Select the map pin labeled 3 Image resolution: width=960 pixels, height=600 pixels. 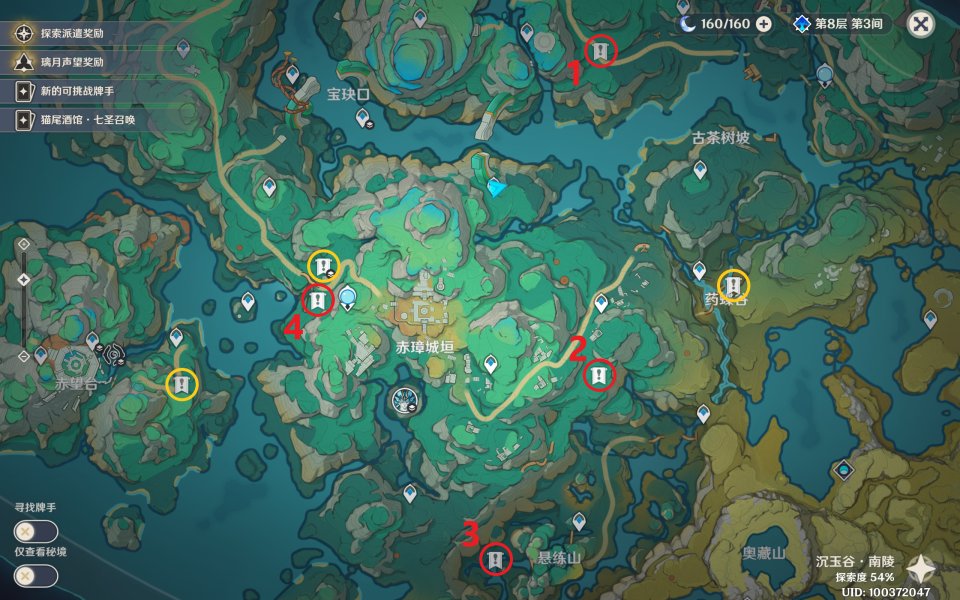[494, 558]
